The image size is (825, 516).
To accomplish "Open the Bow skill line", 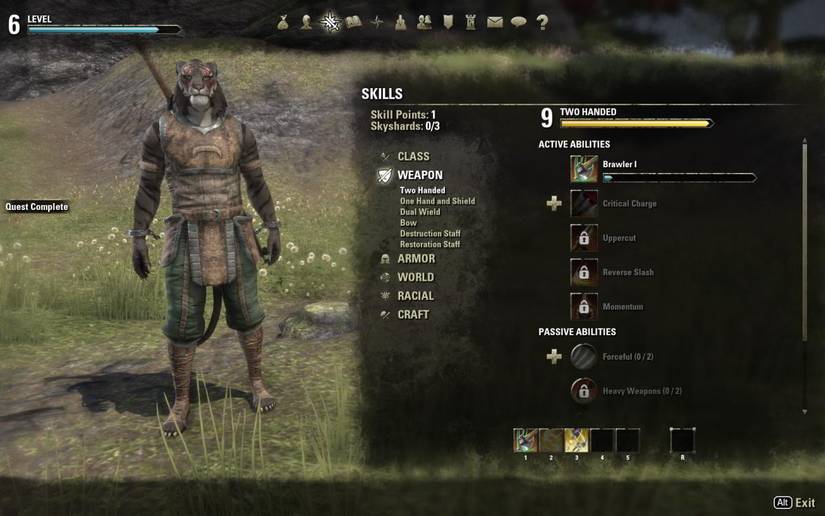I will (408, 223).
